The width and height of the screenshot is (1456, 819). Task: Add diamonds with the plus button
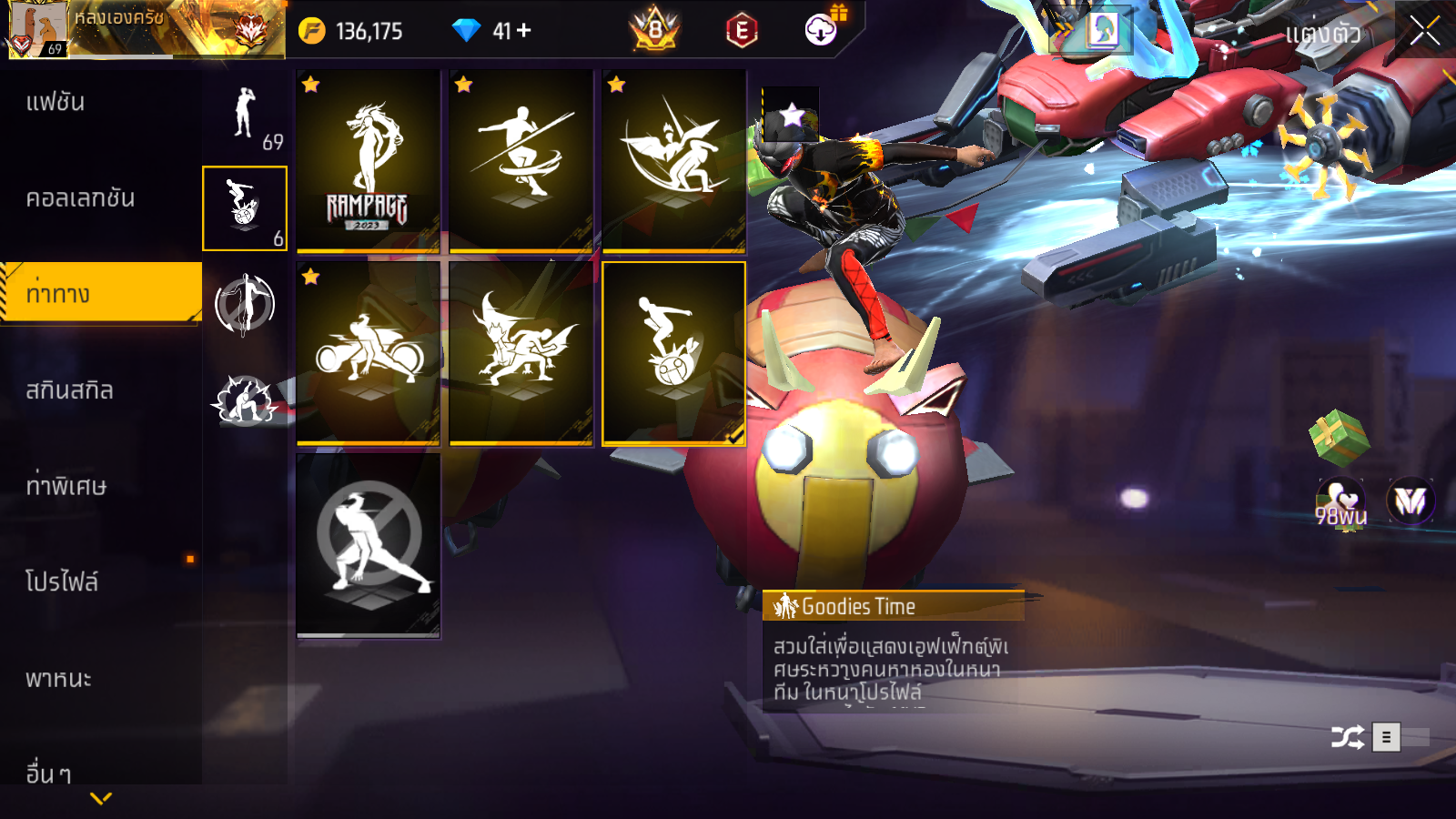coord(524,31)
